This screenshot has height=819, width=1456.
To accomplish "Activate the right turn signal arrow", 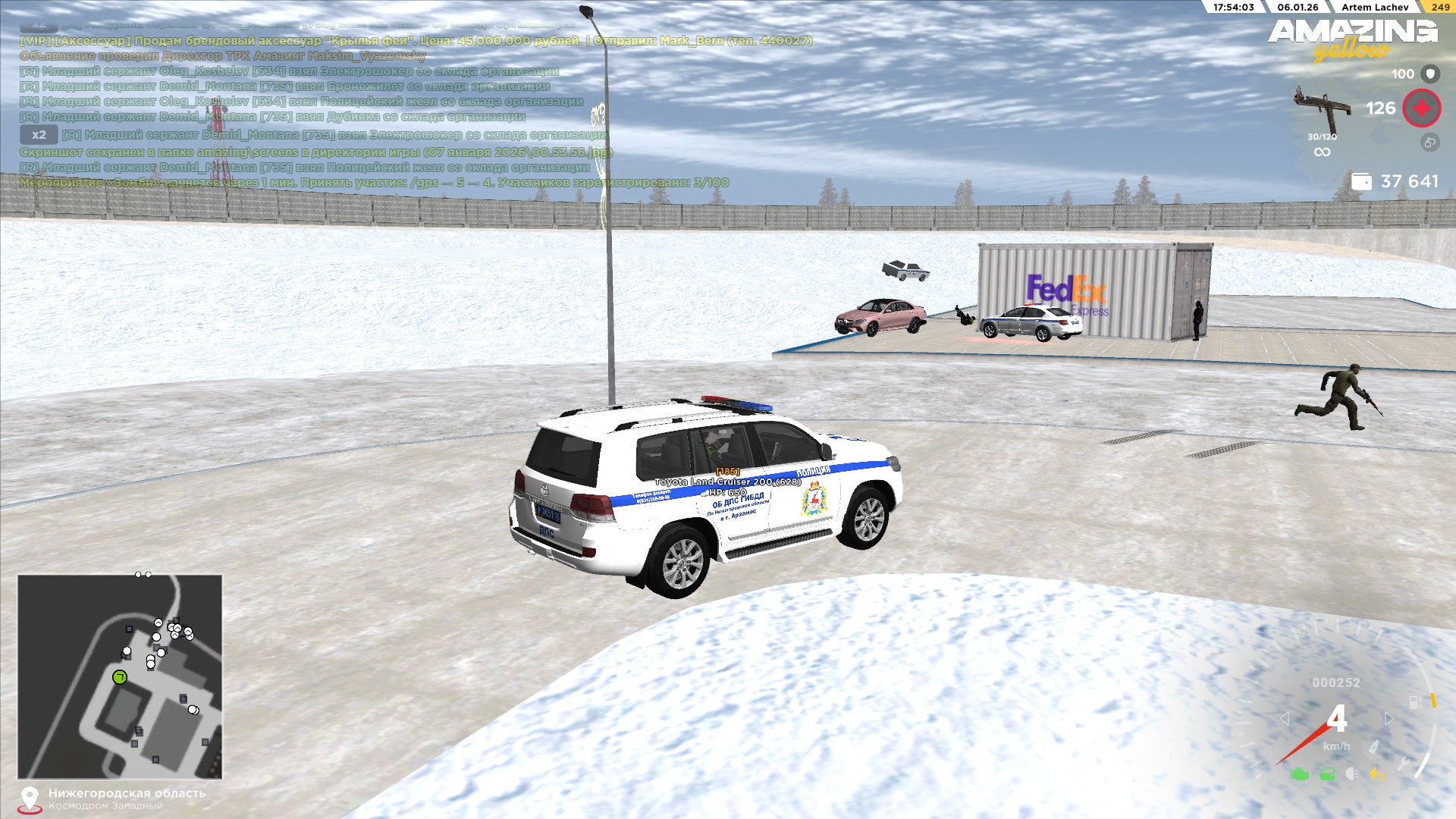I will click(x=1389, y=718).
